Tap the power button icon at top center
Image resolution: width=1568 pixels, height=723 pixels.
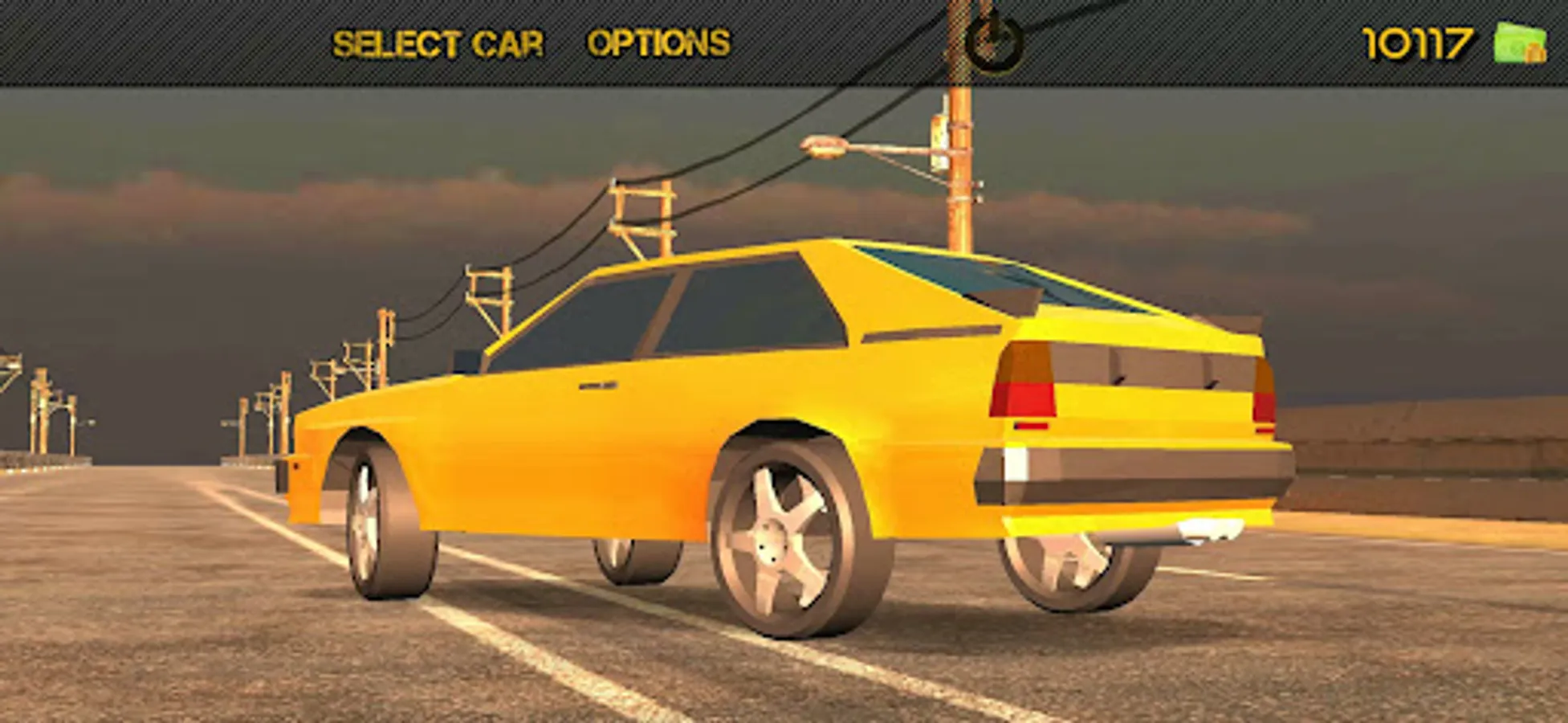(x=992, y=39)
